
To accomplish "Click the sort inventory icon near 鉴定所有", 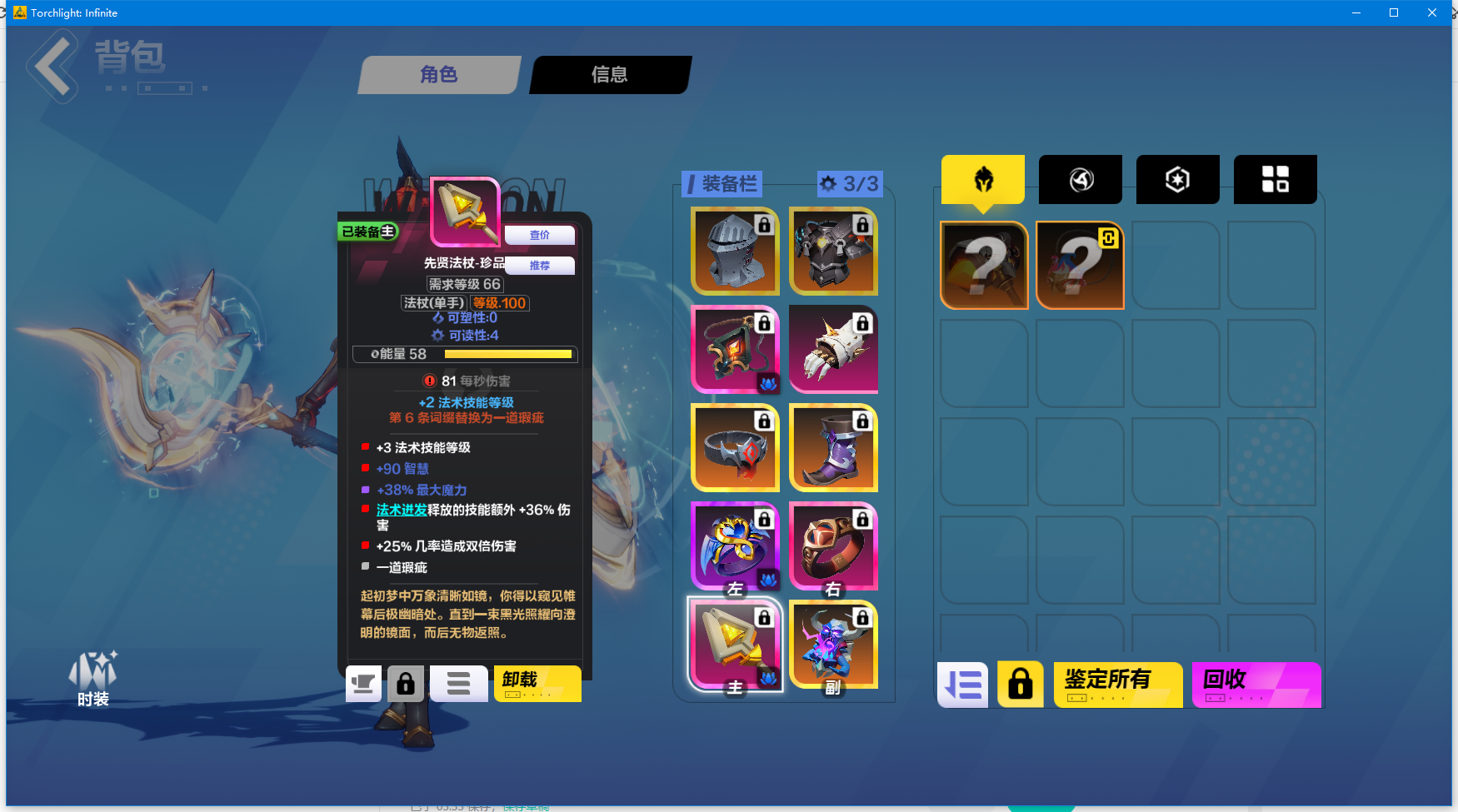I will (x=962, y=684).
